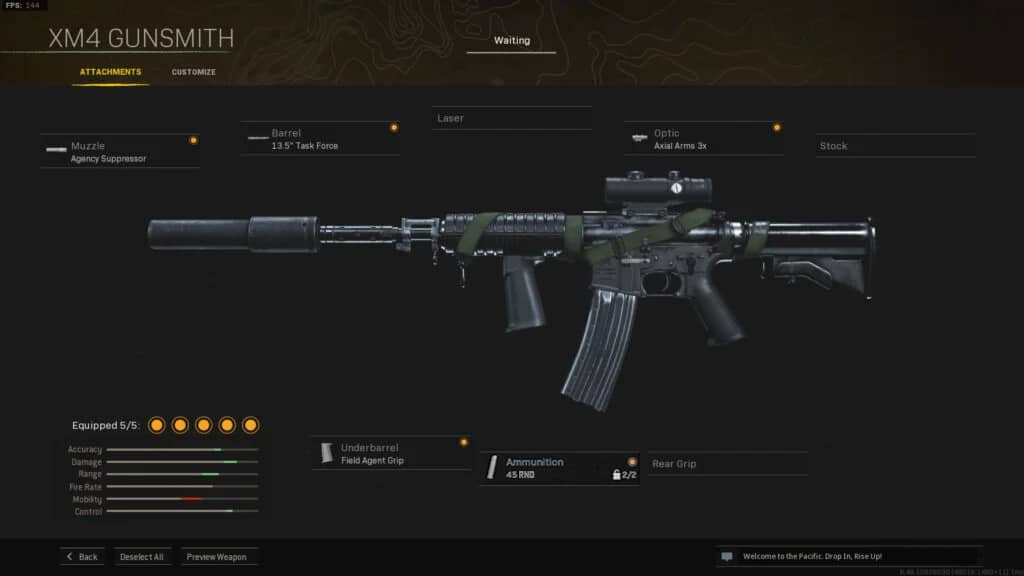Open the Underbarrel Field Agent Grip slot
Image resolution: width=1024 pixels, height=576 pixels.
click(390, 454)
